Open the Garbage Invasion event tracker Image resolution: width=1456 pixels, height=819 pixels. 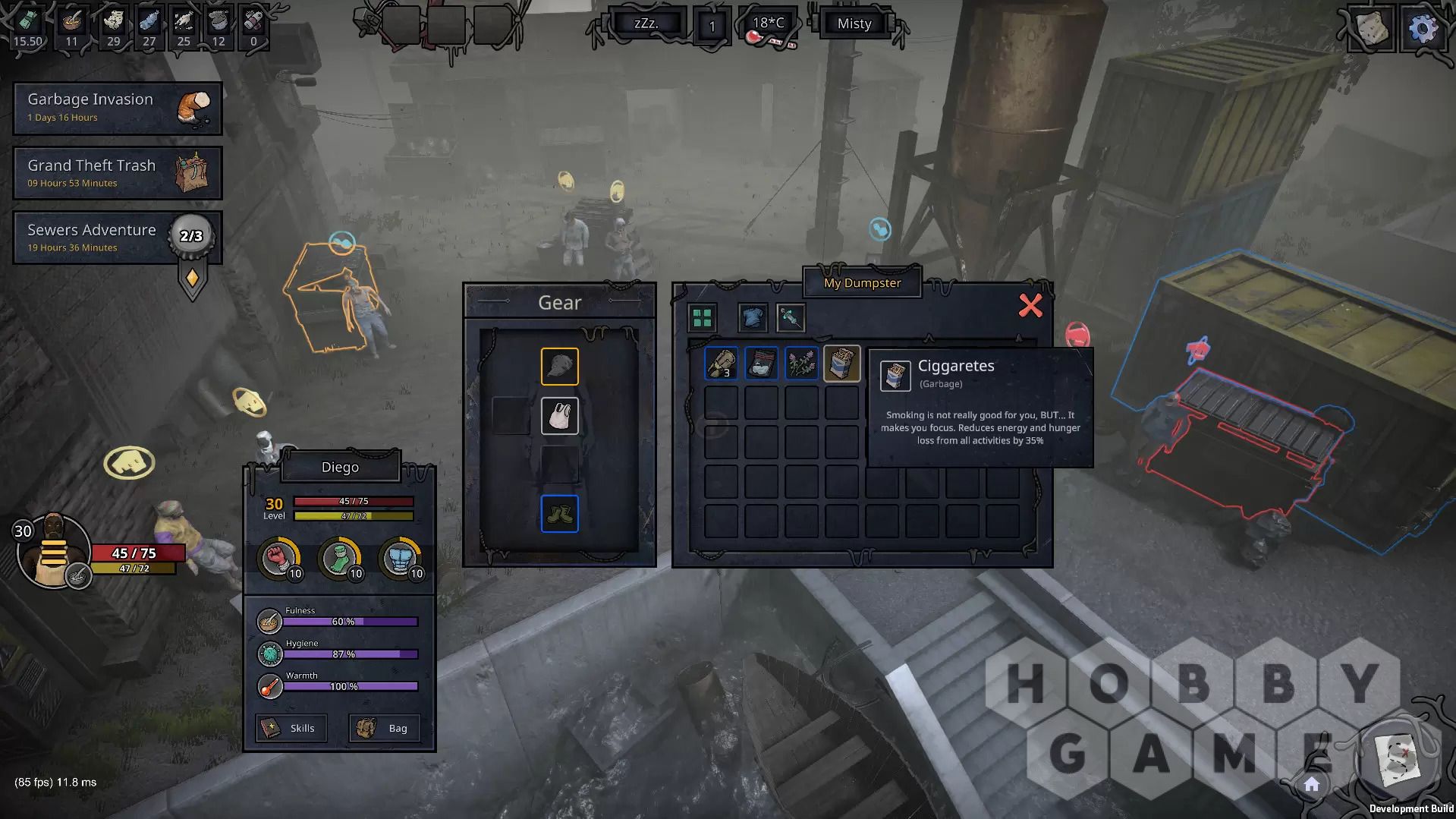click(118, 108)
